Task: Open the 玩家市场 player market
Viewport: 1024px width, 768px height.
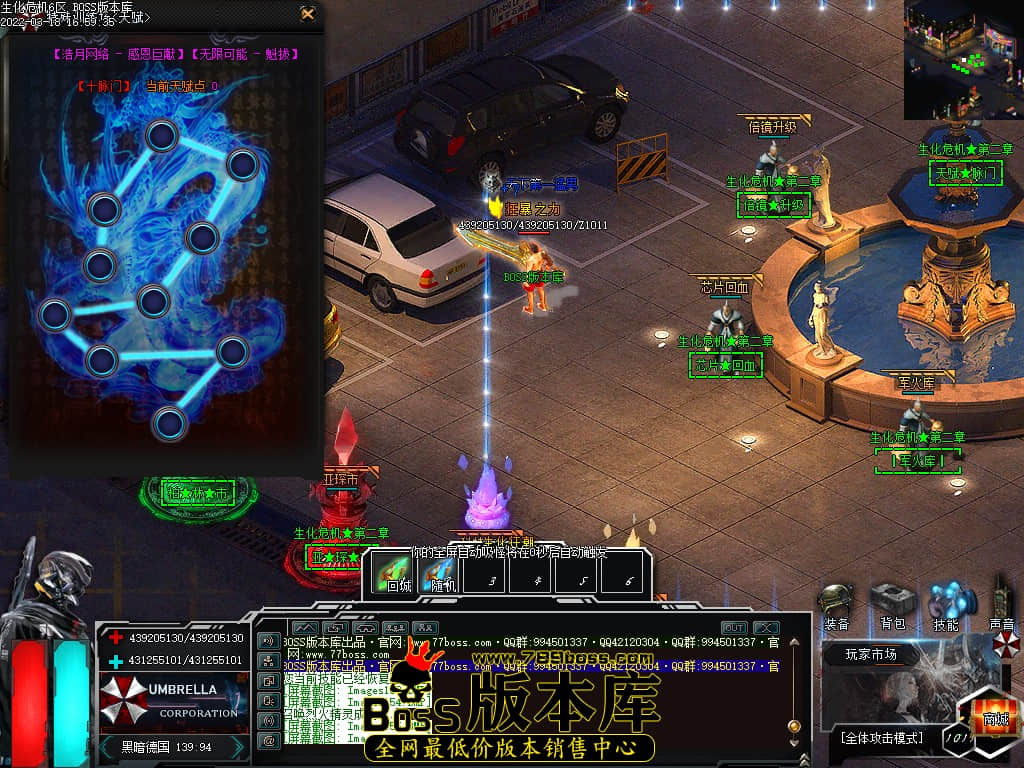Action: click(x=871, y=655)
